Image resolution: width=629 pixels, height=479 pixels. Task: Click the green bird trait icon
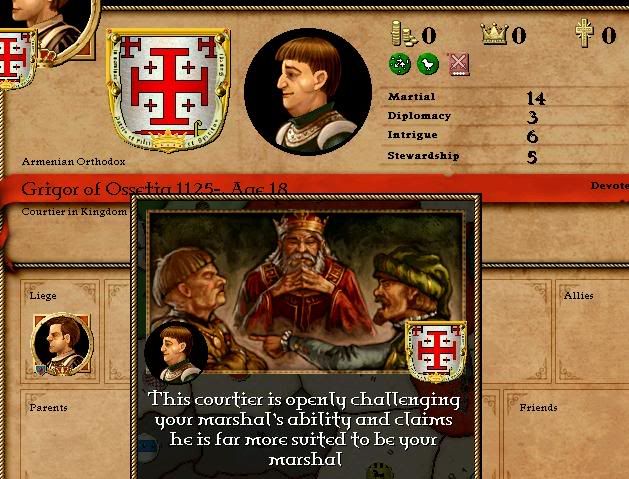[x=428, y=65]
